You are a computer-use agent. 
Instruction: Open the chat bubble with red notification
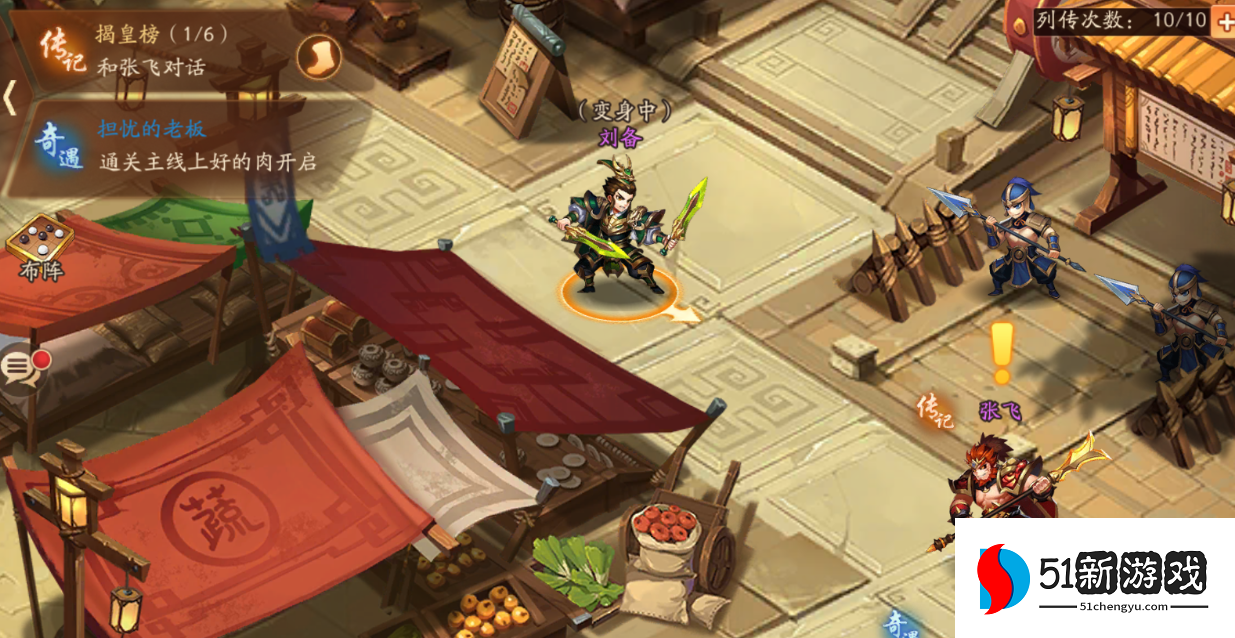22,367
